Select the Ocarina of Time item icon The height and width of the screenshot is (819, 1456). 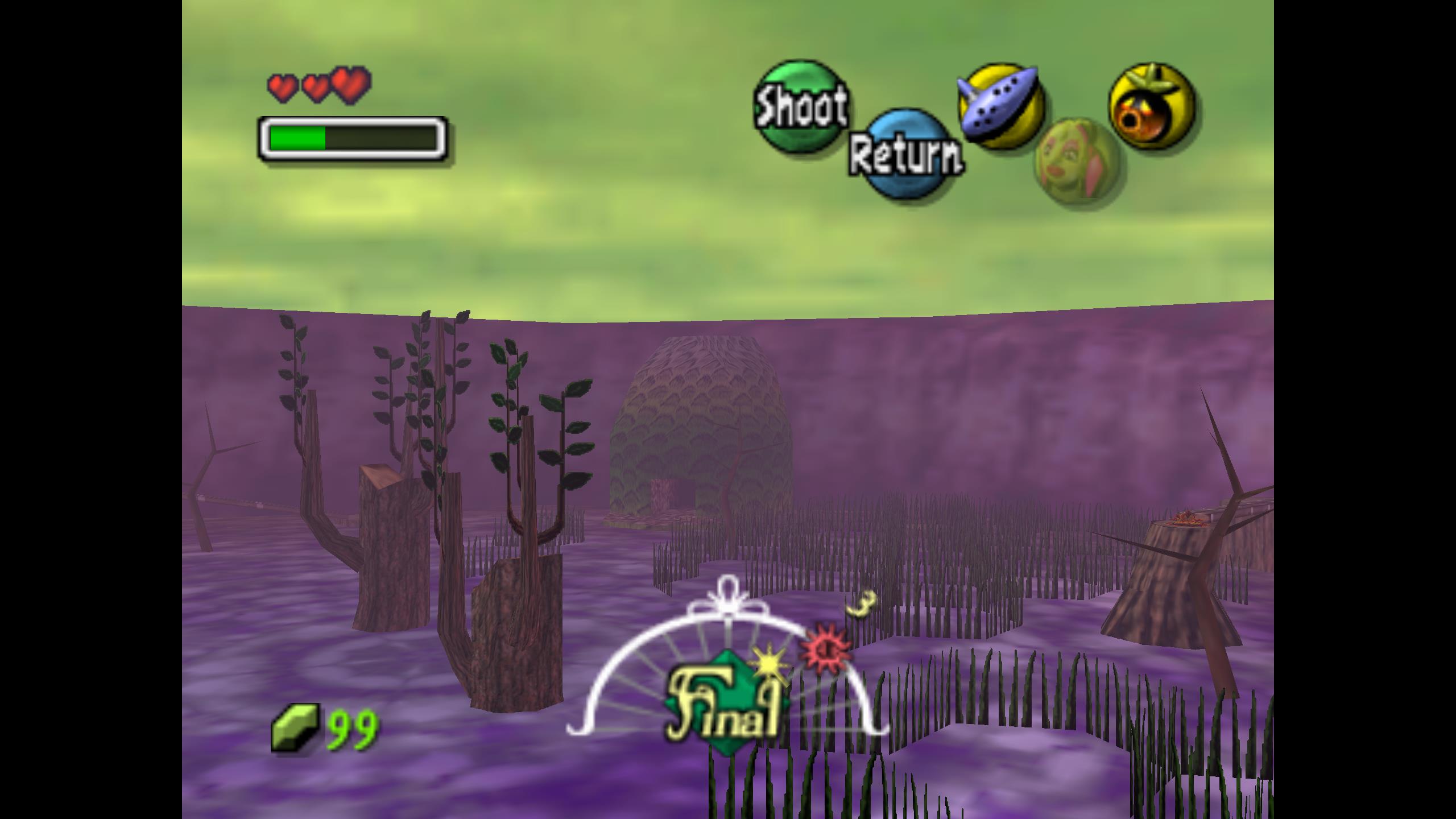click(1000, 106)
